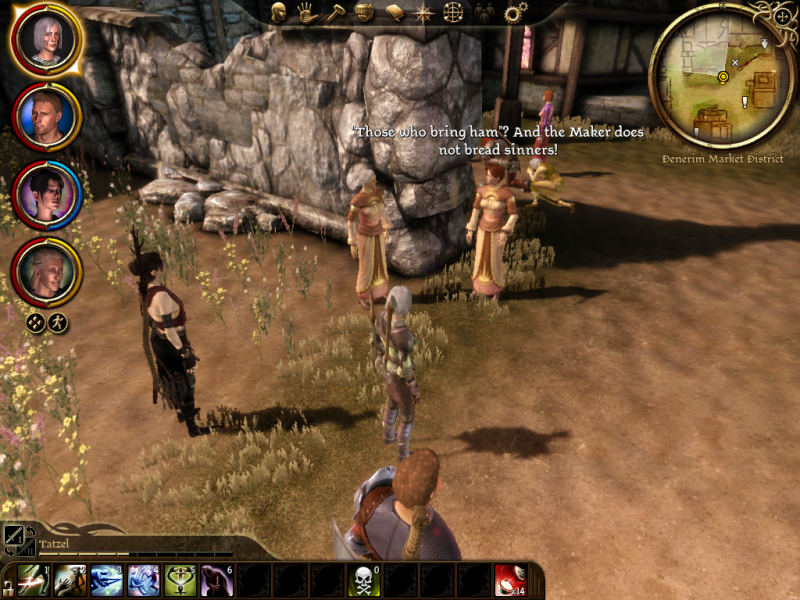The image size is (800, 600).
Task: Open the map compass star icon
Action: coord(423,13)
